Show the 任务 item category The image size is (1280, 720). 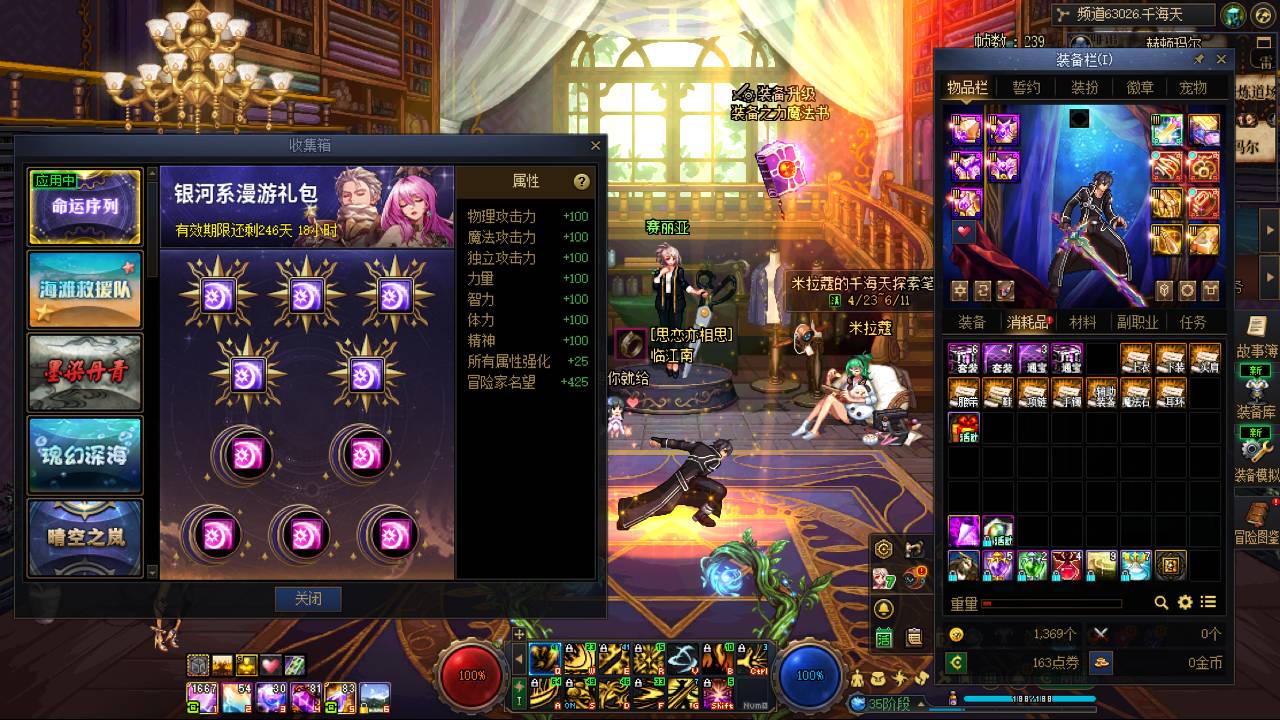click(x=1193, y=322)
